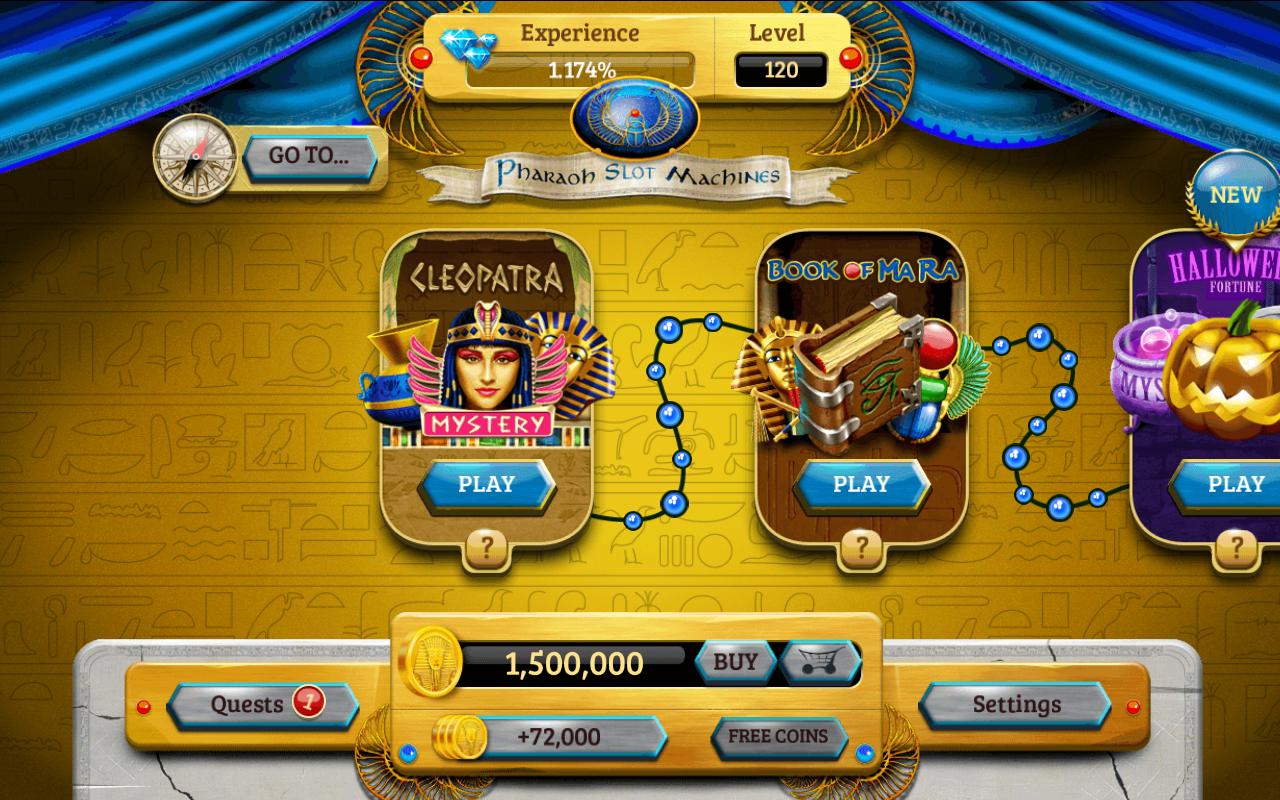Screen dimensions: 1280x800
Task: Open the Settings menu
Action: coord(1015,704)
